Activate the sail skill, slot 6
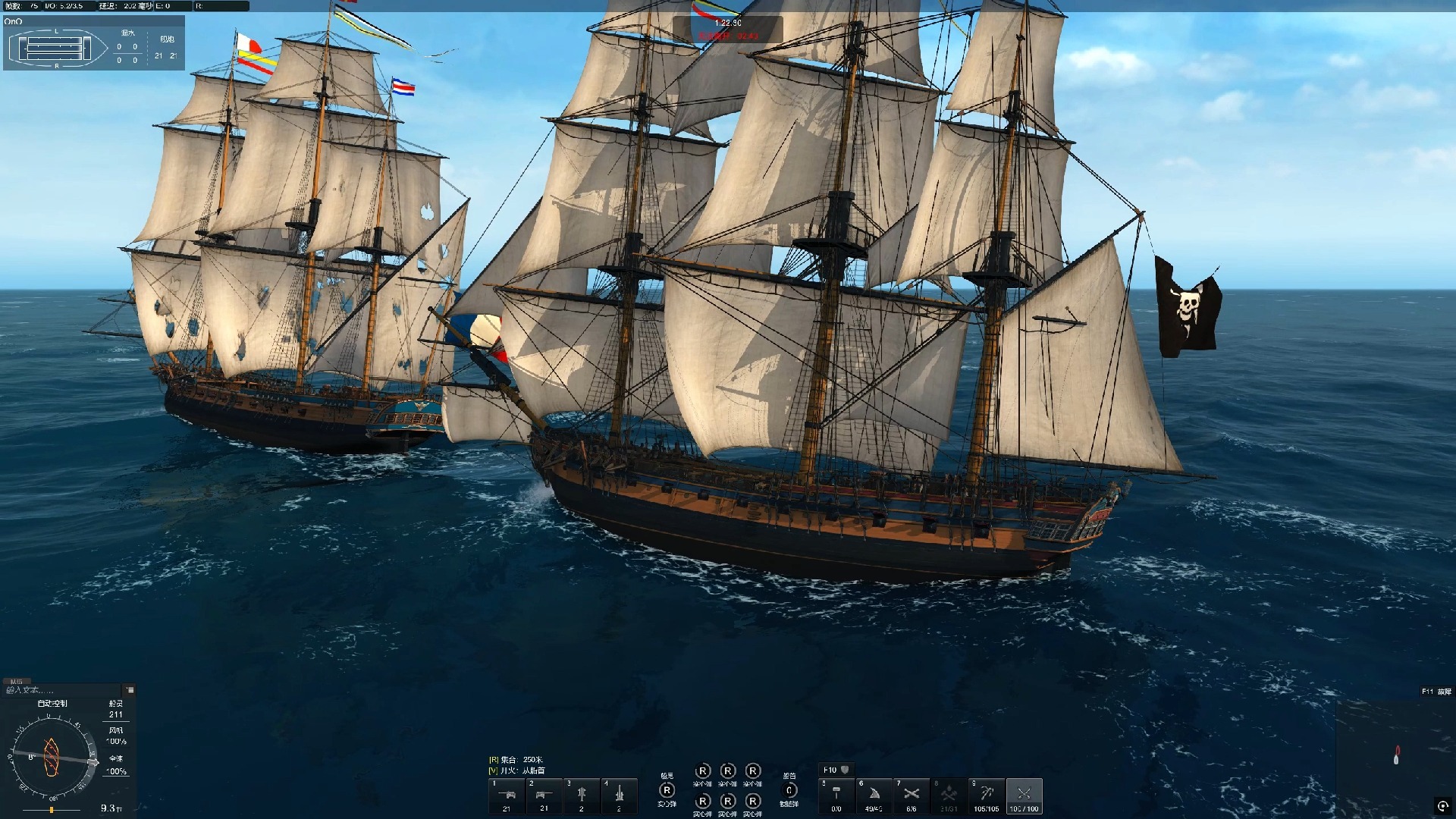 874,795
